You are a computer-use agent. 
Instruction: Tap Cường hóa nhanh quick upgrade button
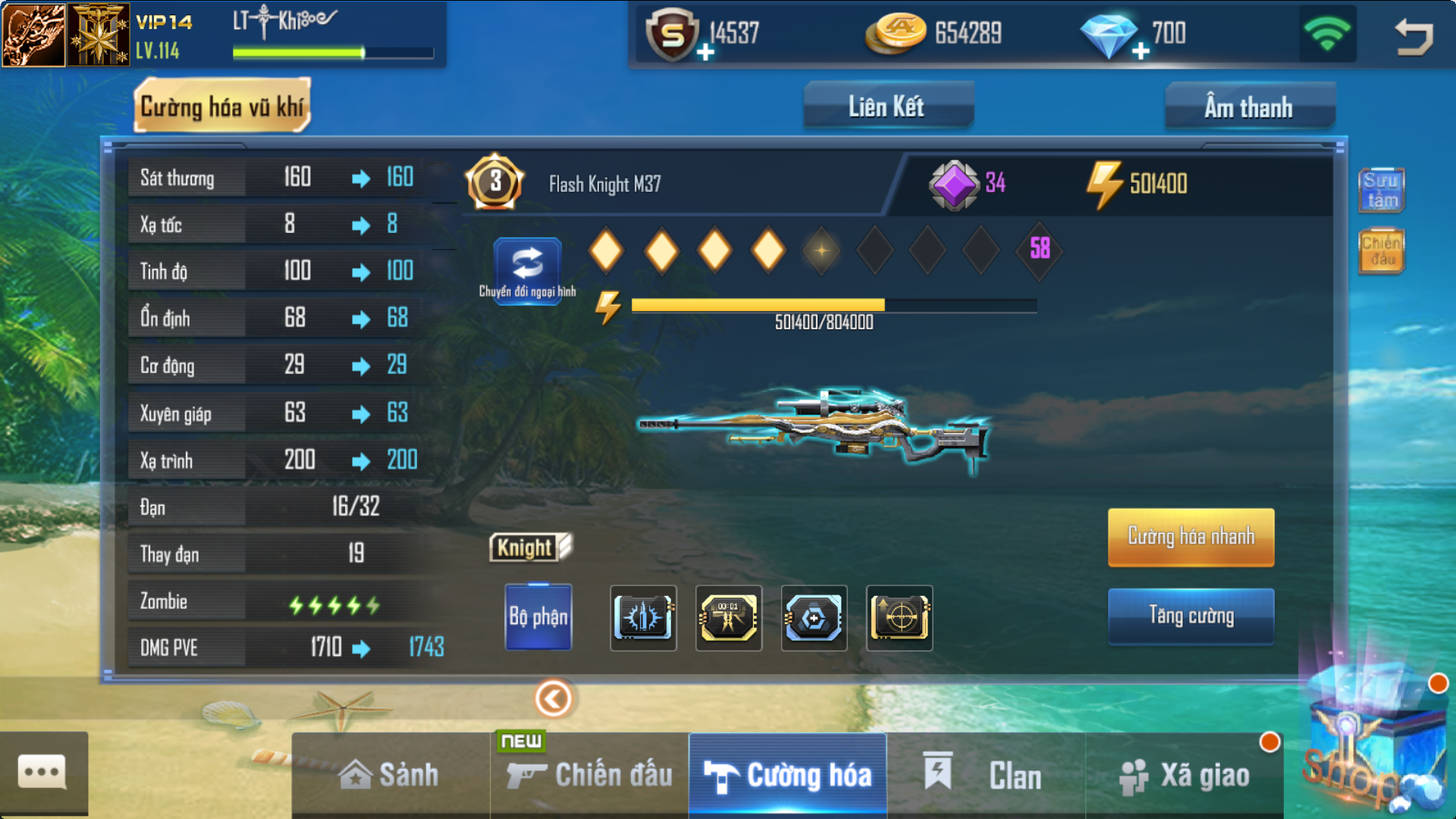point(1191,537)
